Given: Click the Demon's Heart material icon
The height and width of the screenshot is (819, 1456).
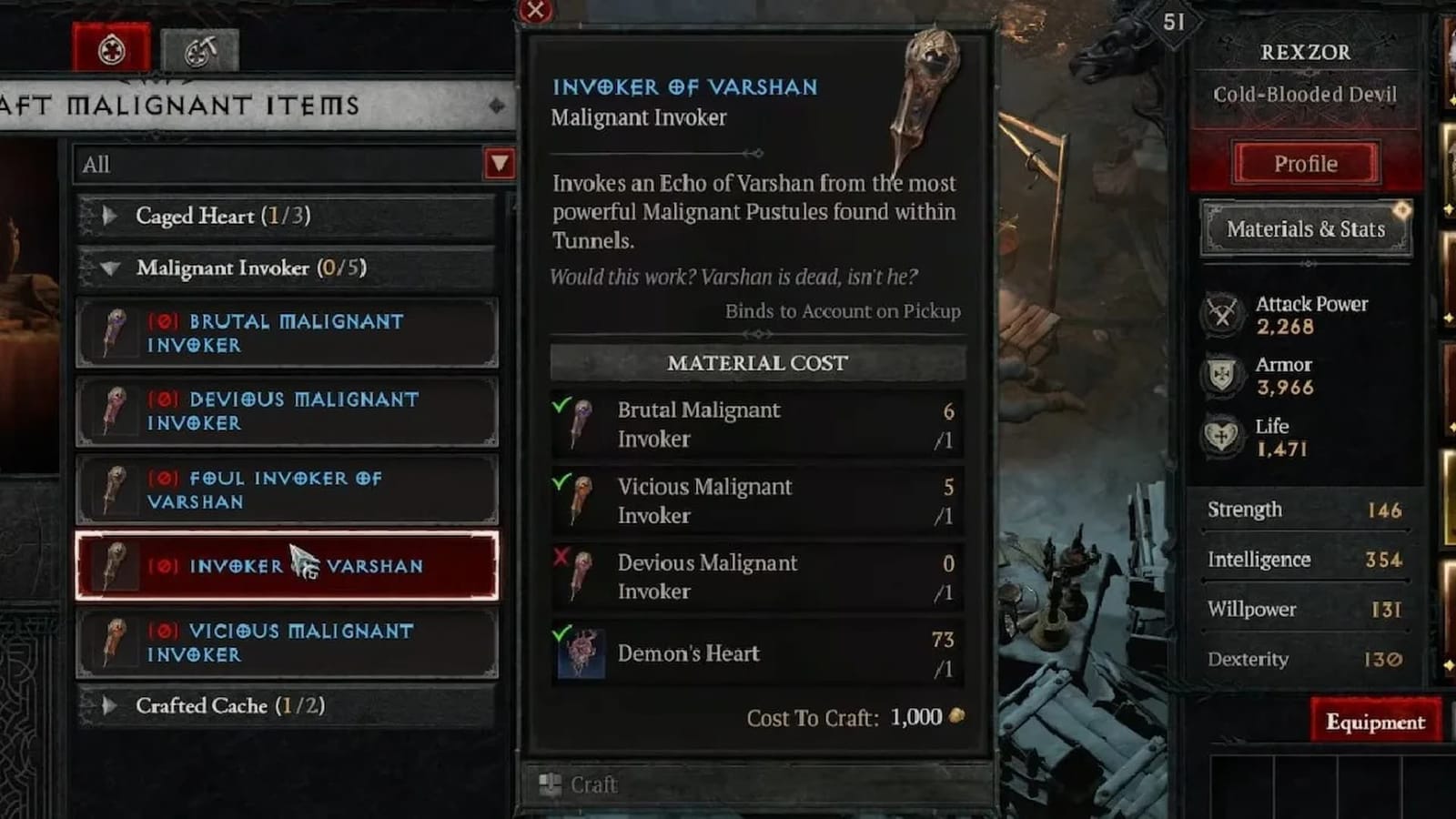Looking at the screenshot, I should click(x=581, y=653).
